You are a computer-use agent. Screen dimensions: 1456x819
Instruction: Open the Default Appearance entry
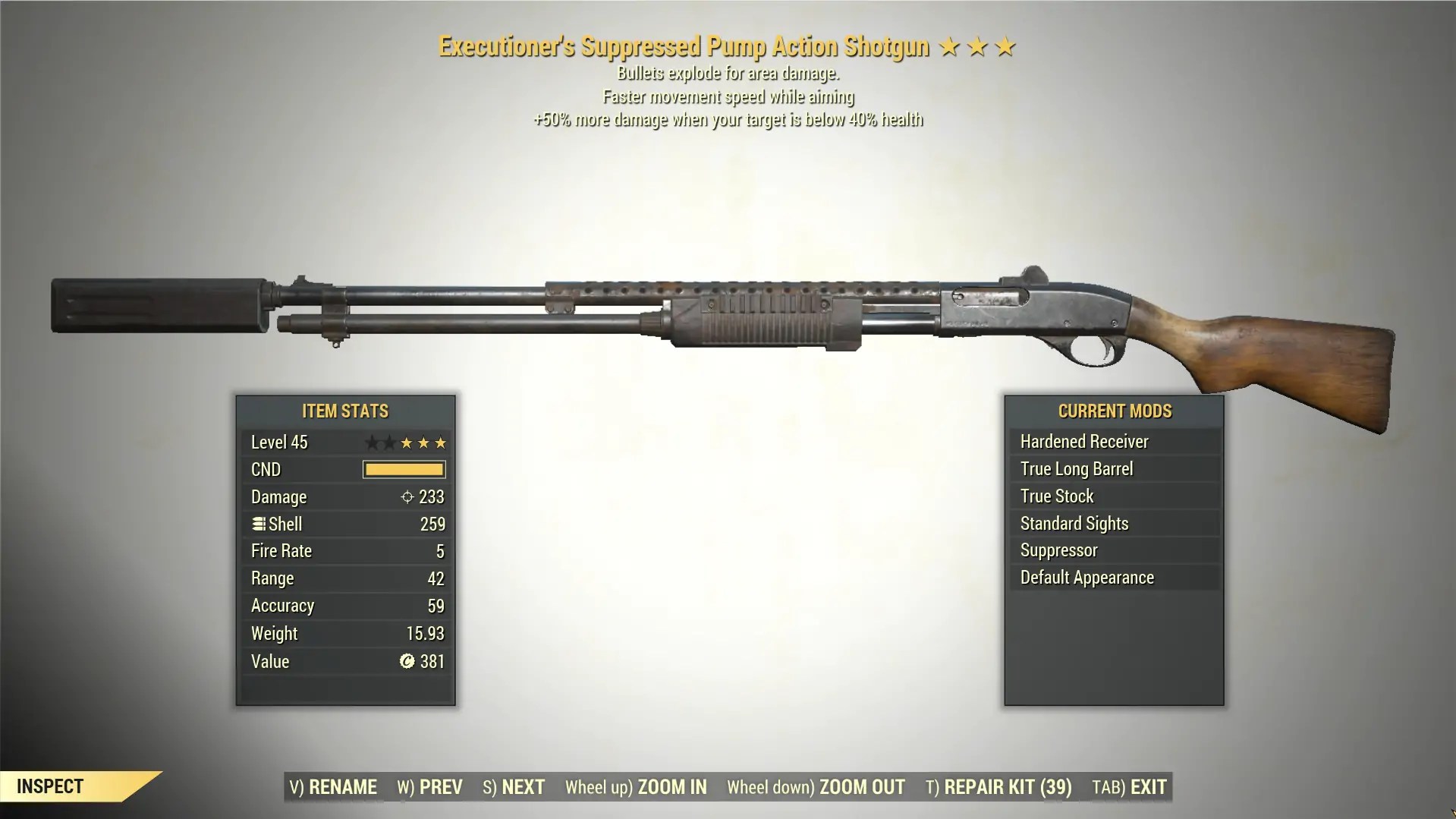[x=1113, y=577]
